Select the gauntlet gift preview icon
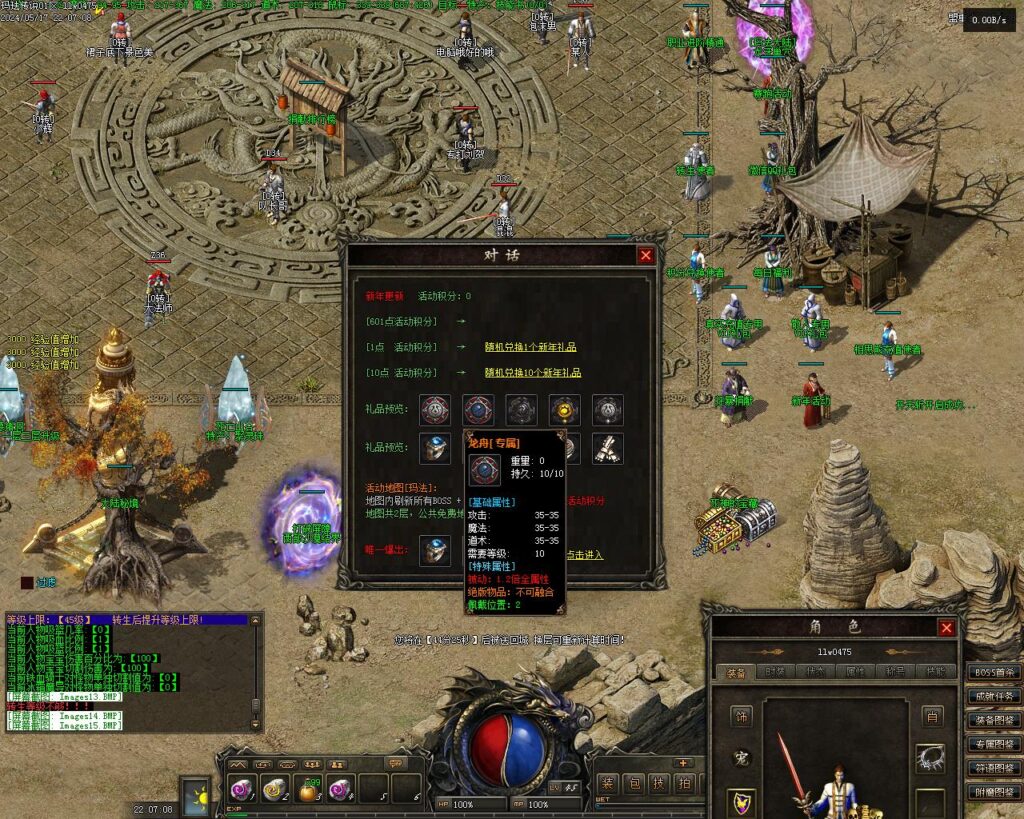Screen dimensions: 1024x819 click(607, 447)
